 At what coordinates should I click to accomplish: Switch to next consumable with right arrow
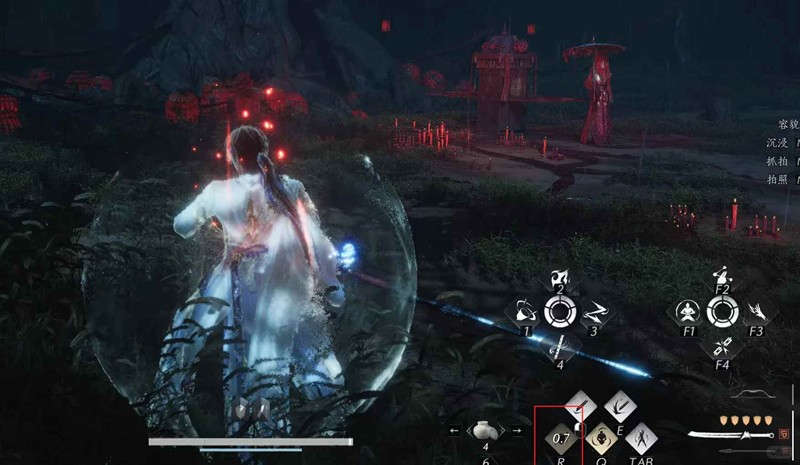516,431
